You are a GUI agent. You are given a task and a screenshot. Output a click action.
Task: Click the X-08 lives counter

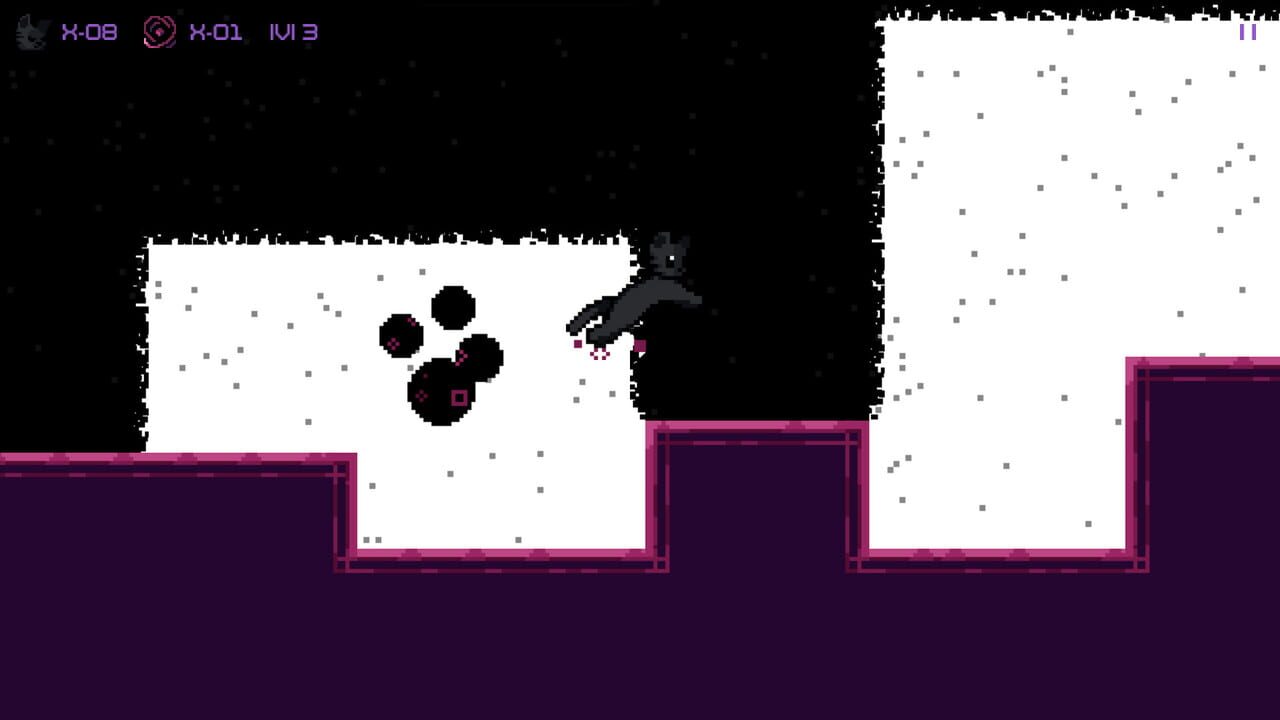[90, 31]
